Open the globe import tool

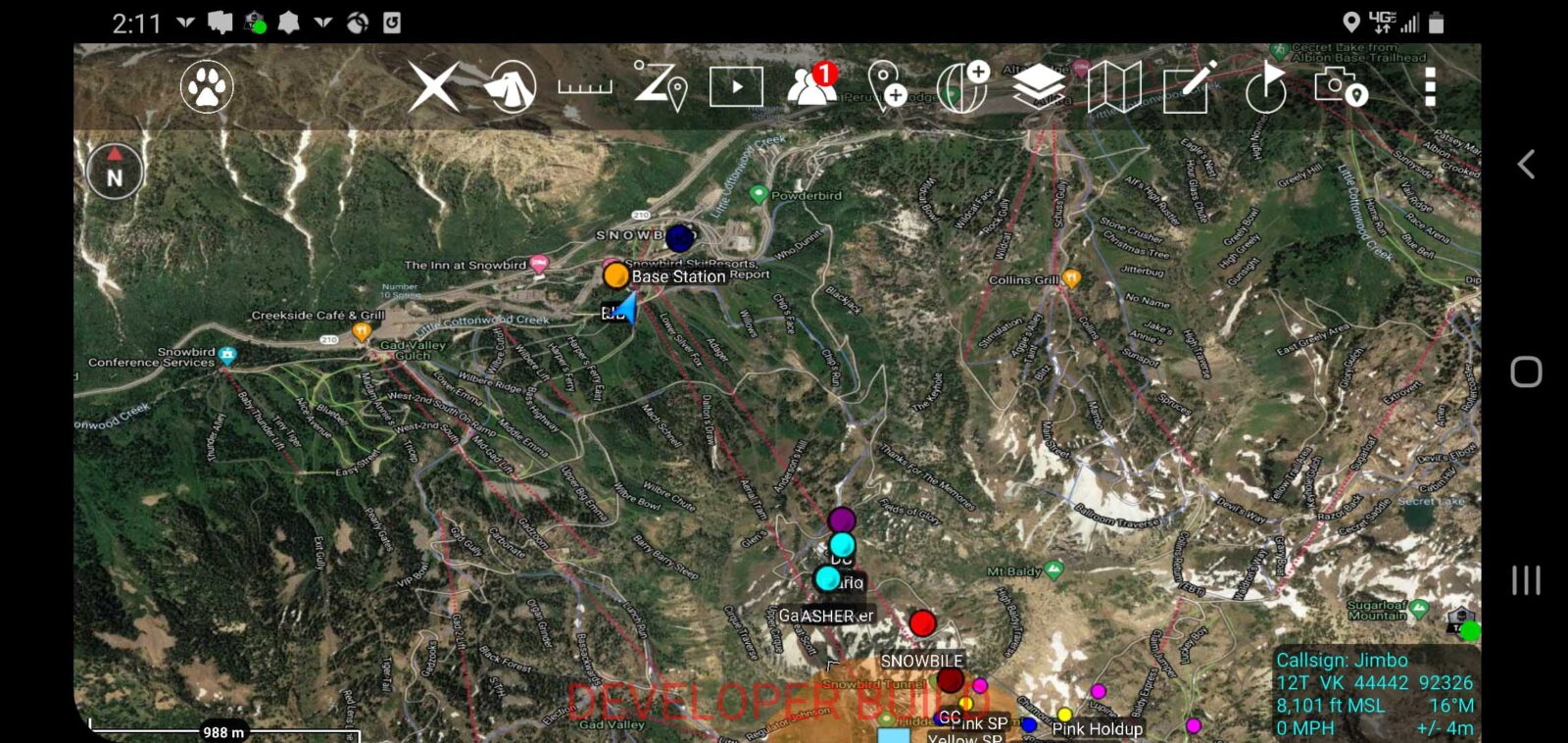pyautogui.click(x=962, y=88)
